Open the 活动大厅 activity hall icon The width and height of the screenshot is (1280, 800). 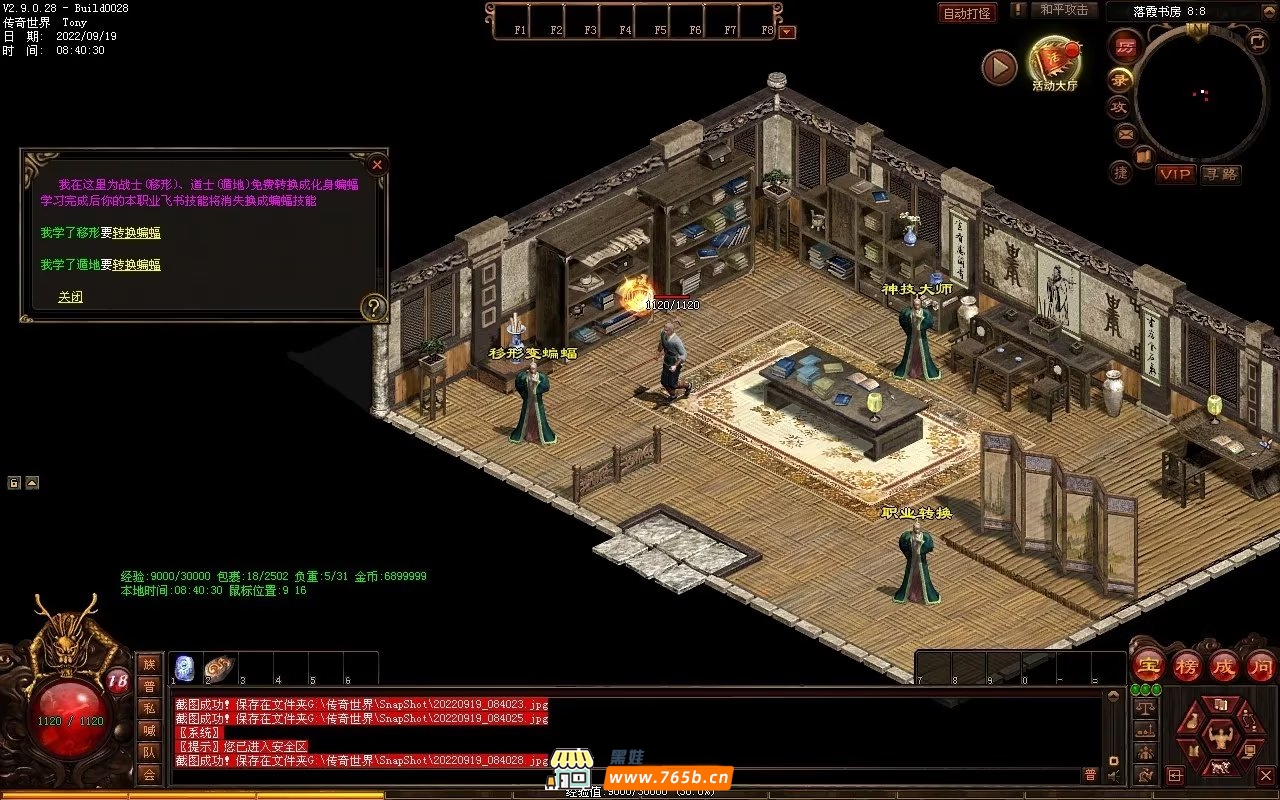1055,61
